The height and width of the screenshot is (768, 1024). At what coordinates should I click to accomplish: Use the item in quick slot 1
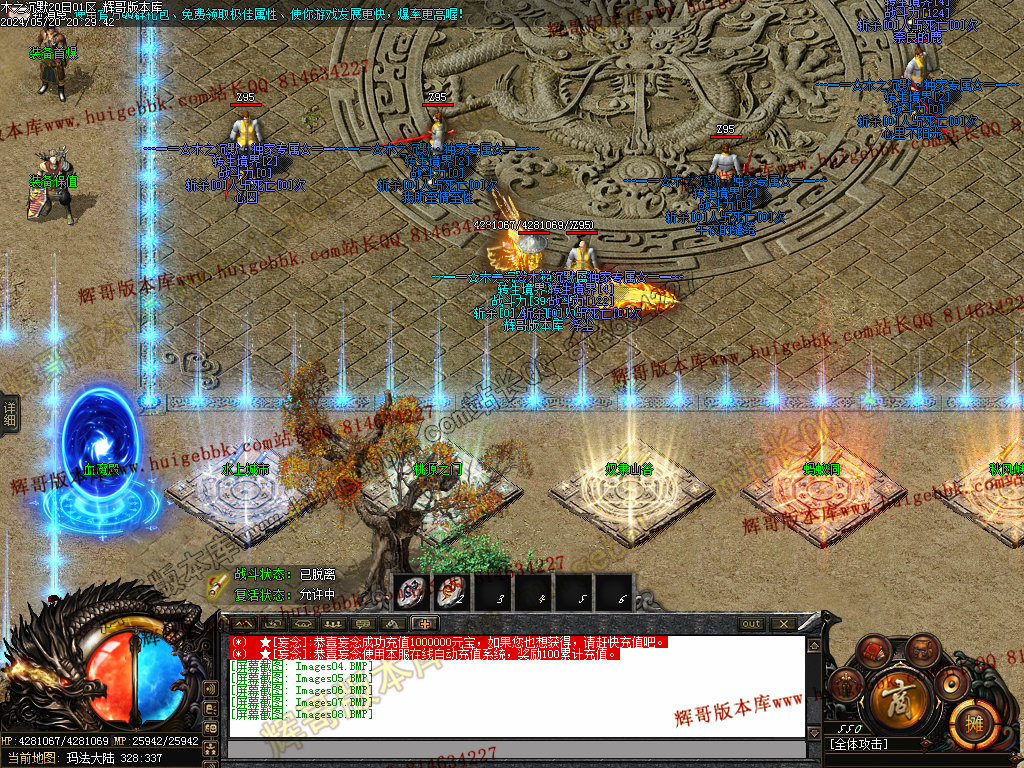coord(411,592)
